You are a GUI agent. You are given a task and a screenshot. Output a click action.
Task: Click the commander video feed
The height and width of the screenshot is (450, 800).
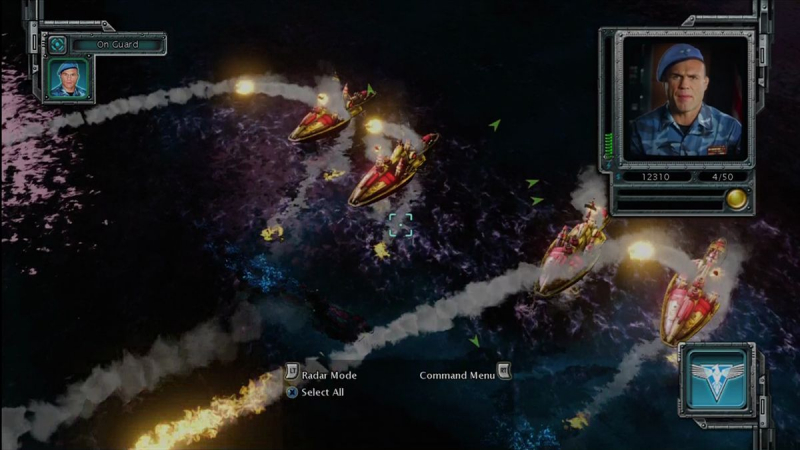click(x=684, y=97)
